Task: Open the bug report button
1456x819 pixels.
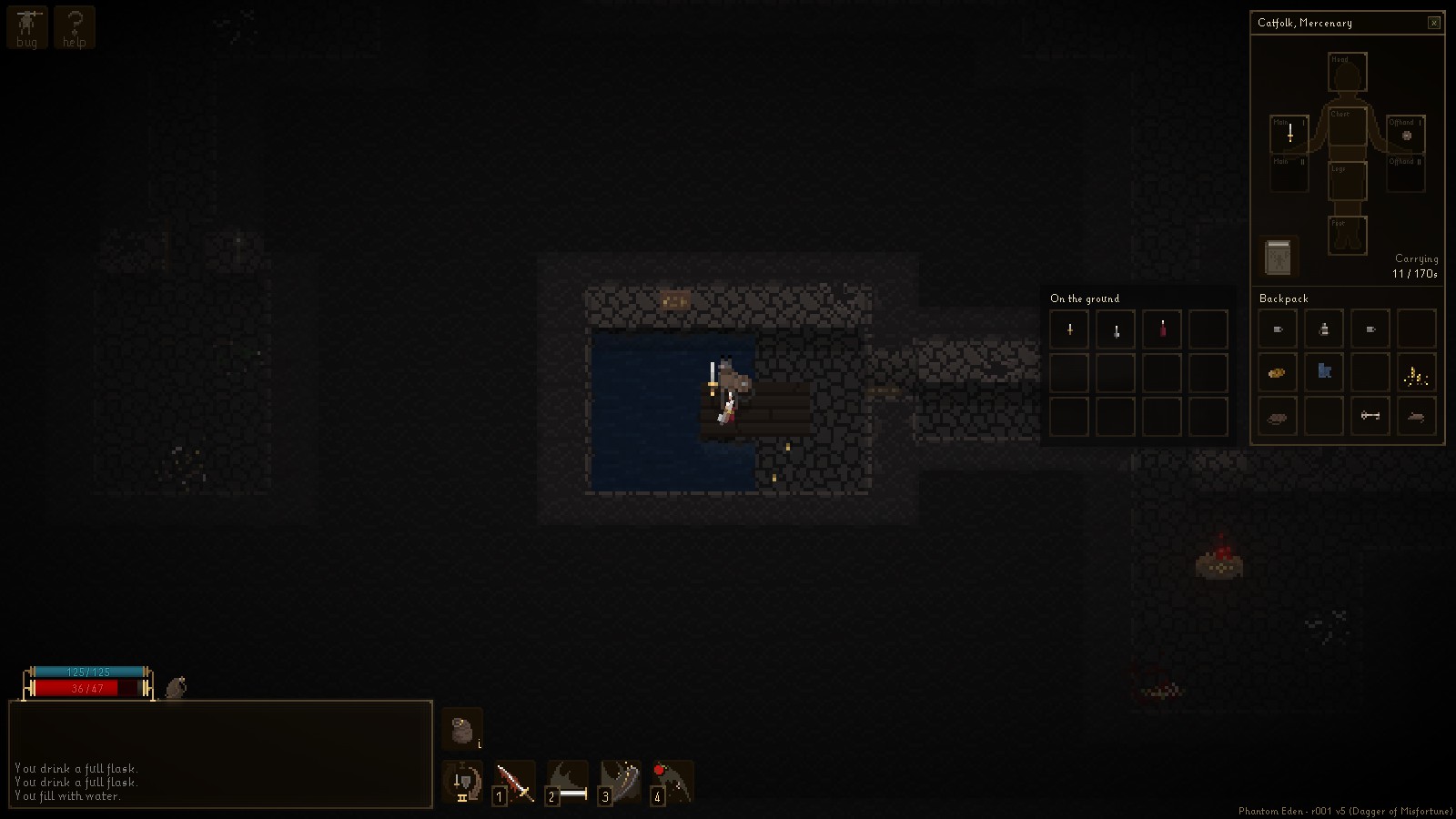Action: 26,27
